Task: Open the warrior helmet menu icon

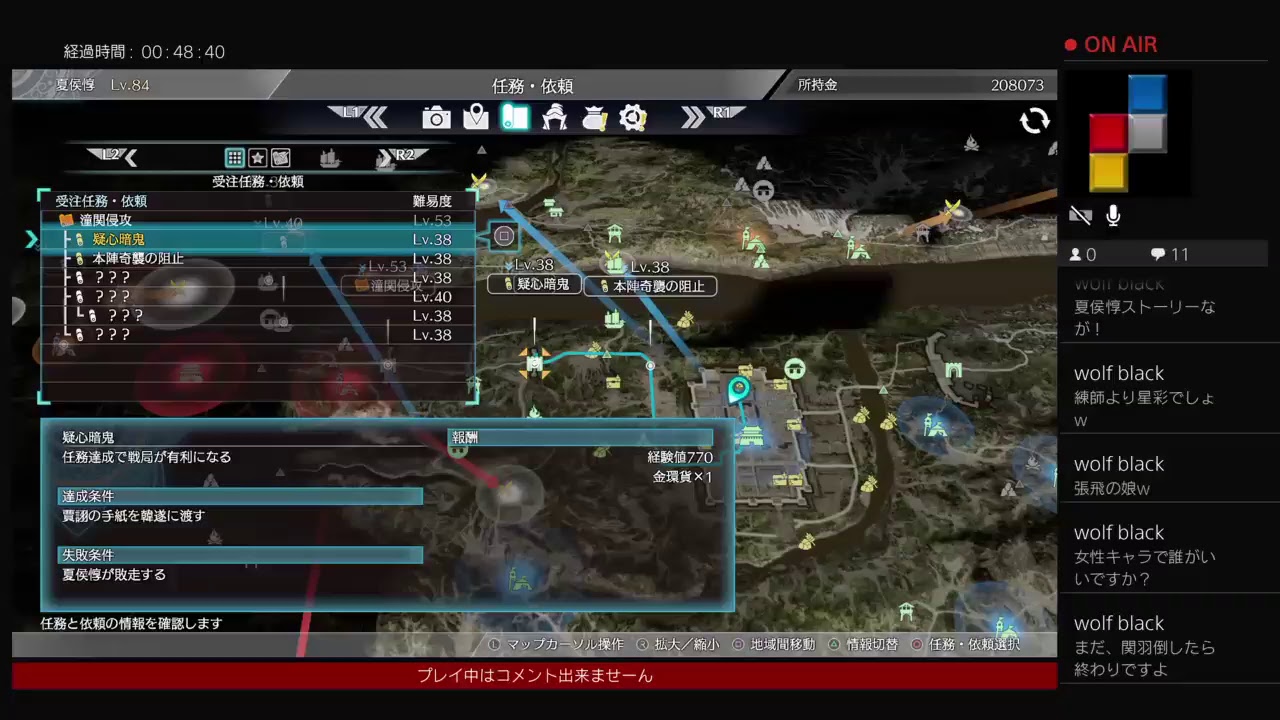Action: click(554, 118)
